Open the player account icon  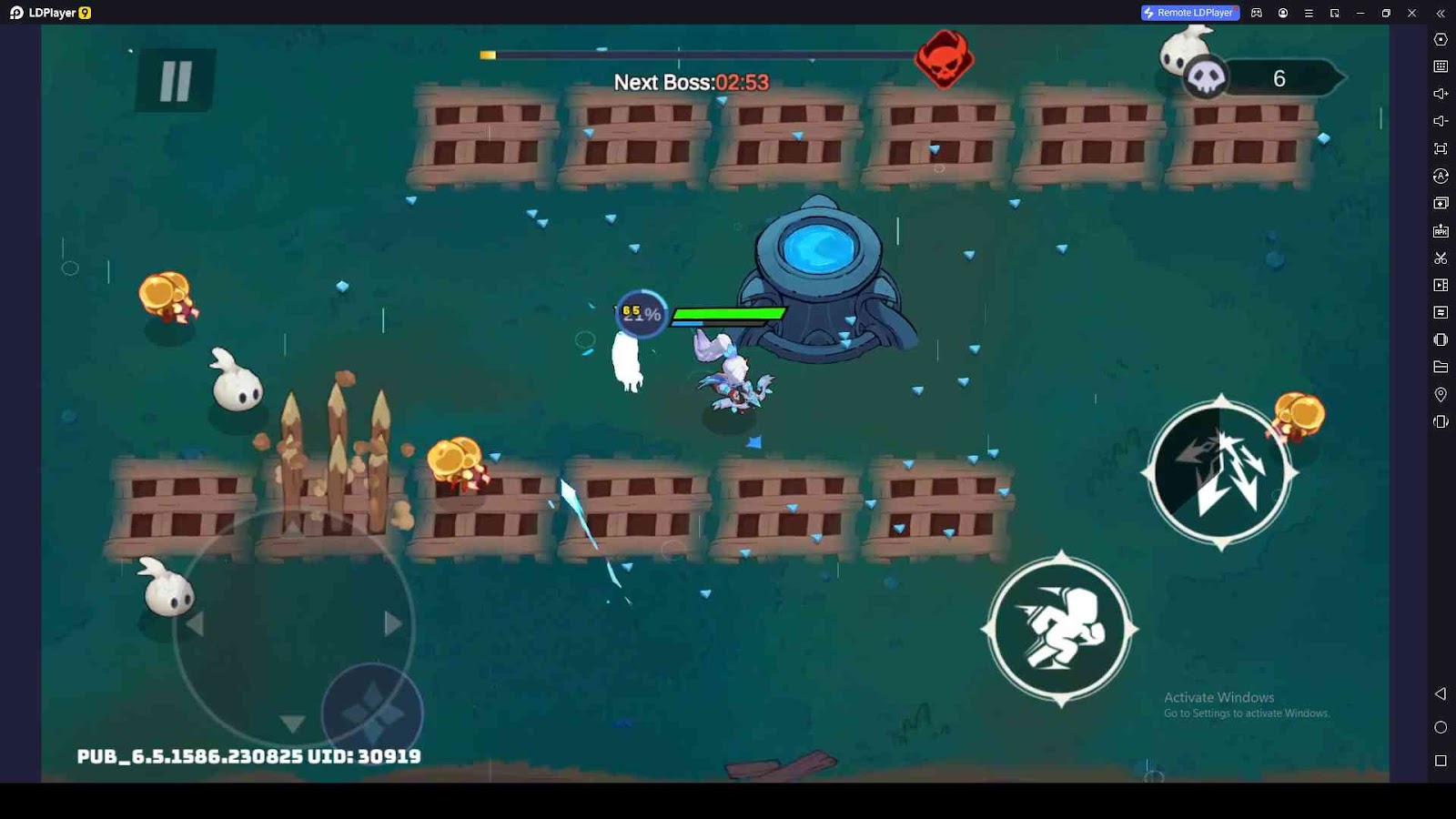pos(1284,13)
